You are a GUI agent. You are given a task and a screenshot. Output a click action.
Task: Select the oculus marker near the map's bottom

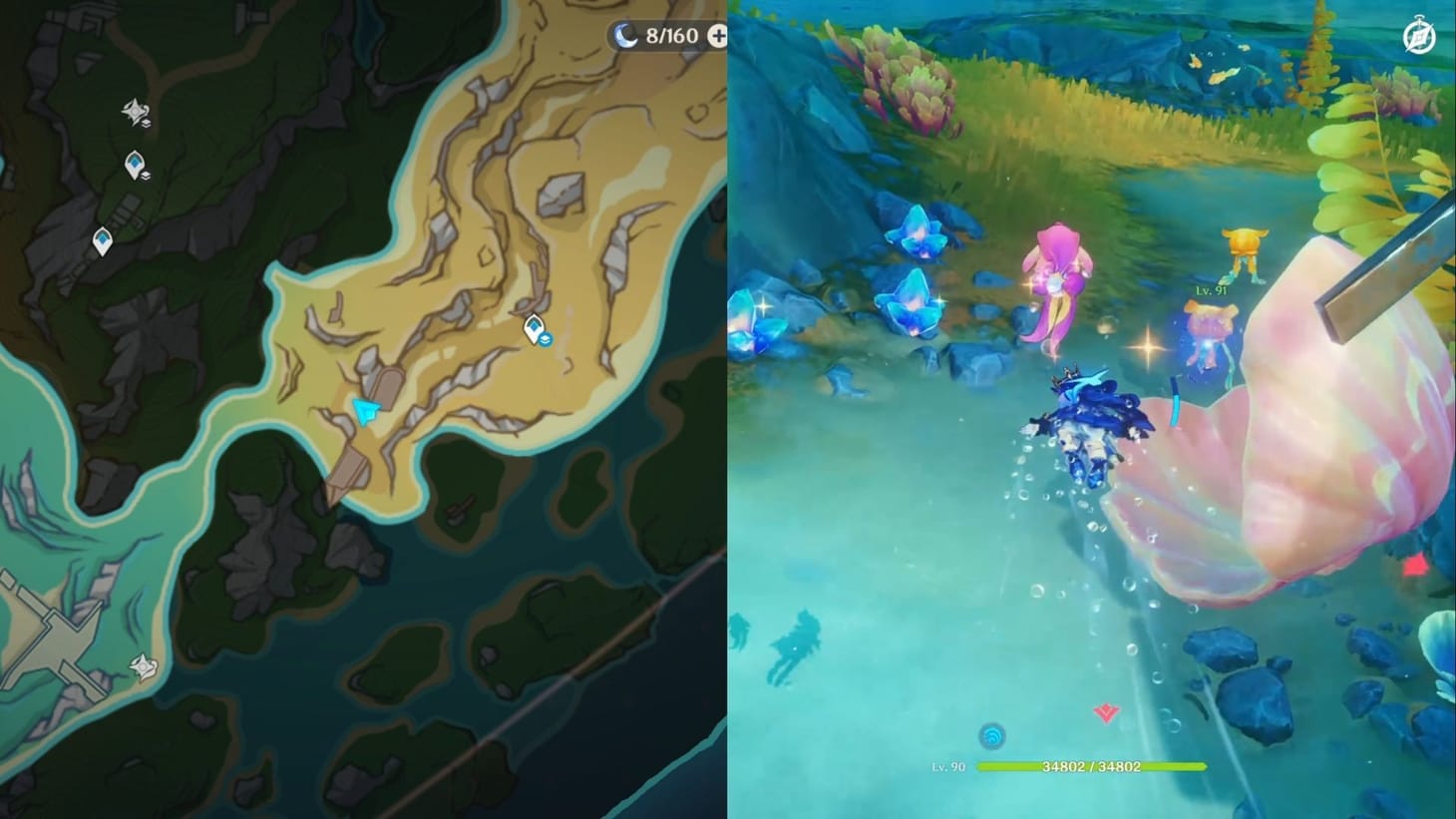(x=143, y=666)
